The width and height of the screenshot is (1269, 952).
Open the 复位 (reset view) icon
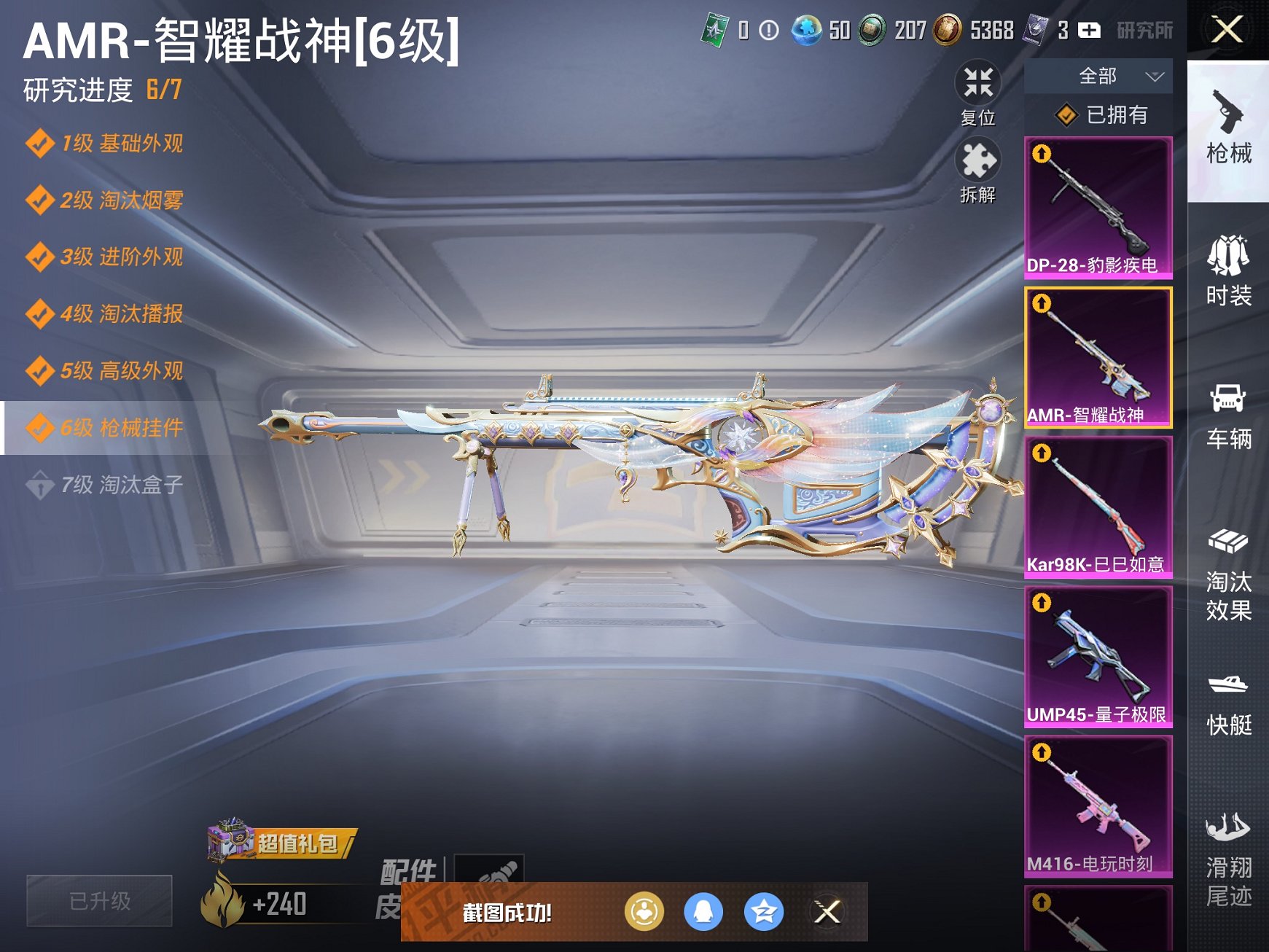point(980,87)
